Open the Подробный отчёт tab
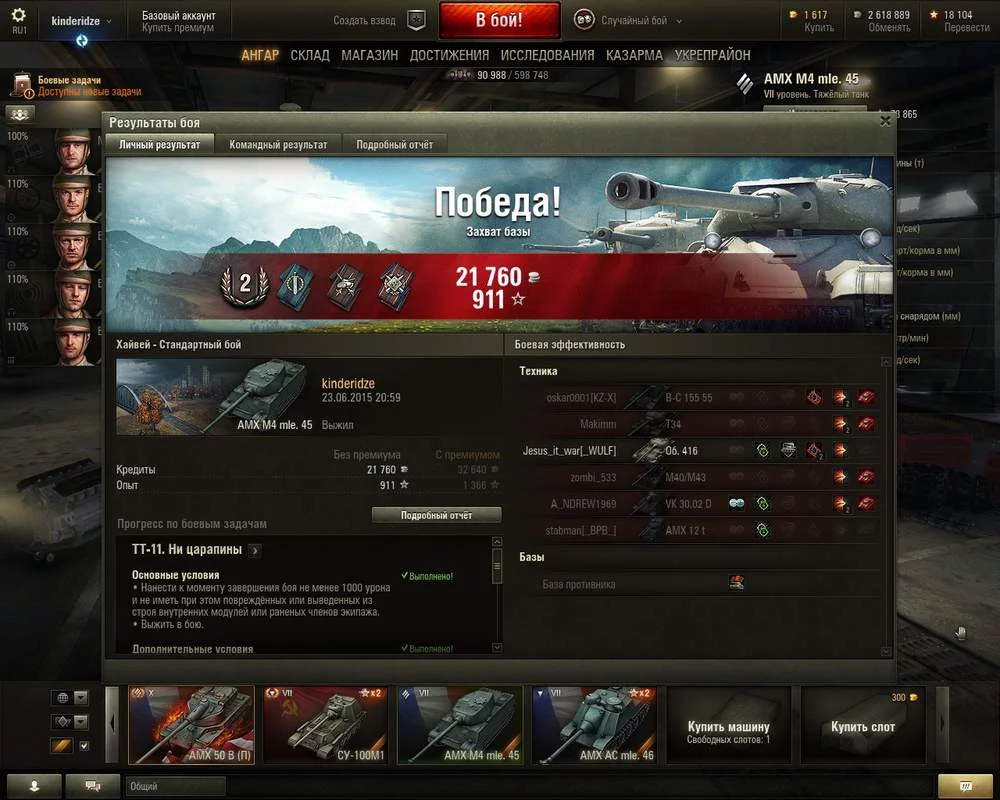This screenshot has width=1000, height=800. [395, 145]
